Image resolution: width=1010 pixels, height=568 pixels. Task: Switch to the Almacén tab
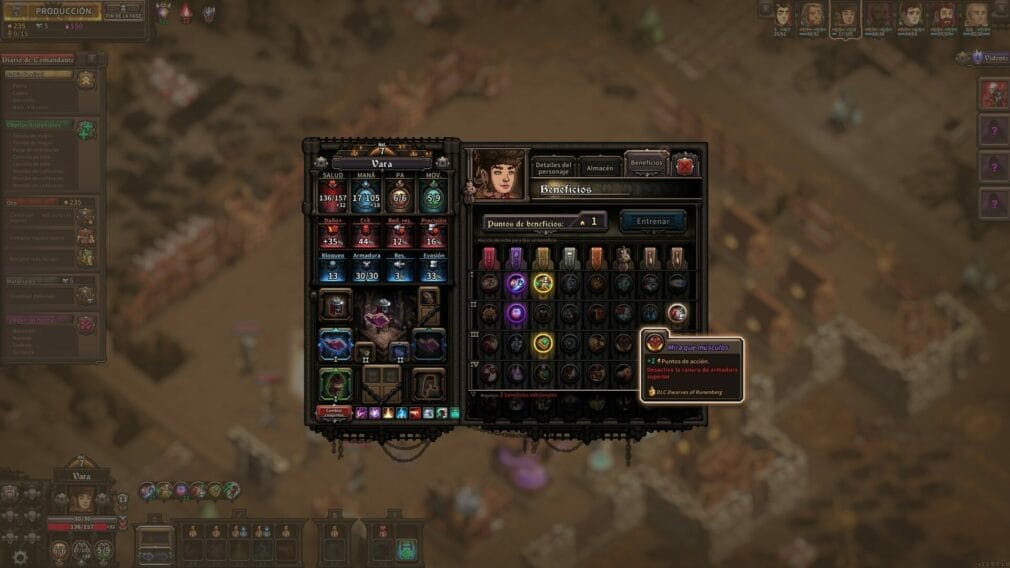(x=599, y=167)
